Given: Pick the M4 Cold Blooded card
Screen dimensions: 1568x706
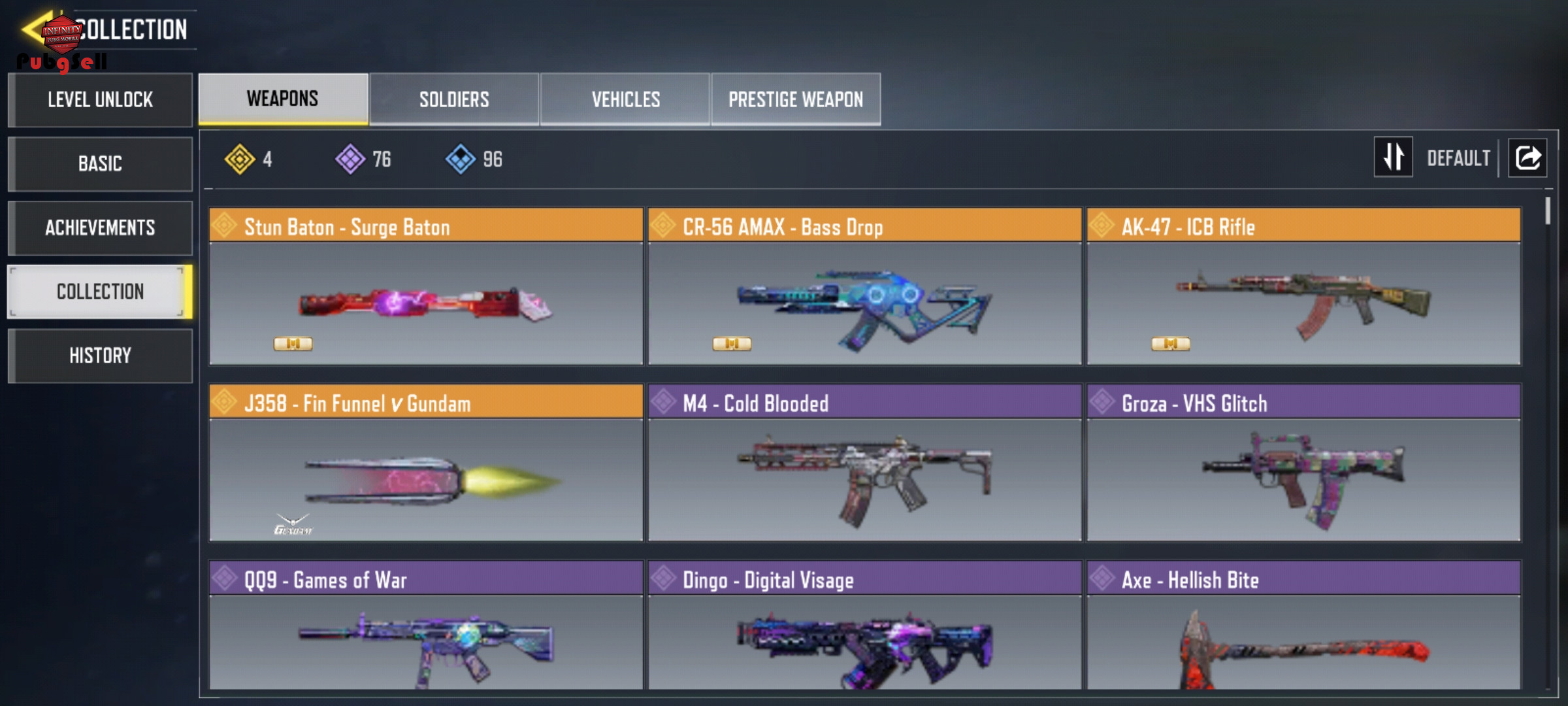Looking at the screenshot, I should tap(864, 463).
